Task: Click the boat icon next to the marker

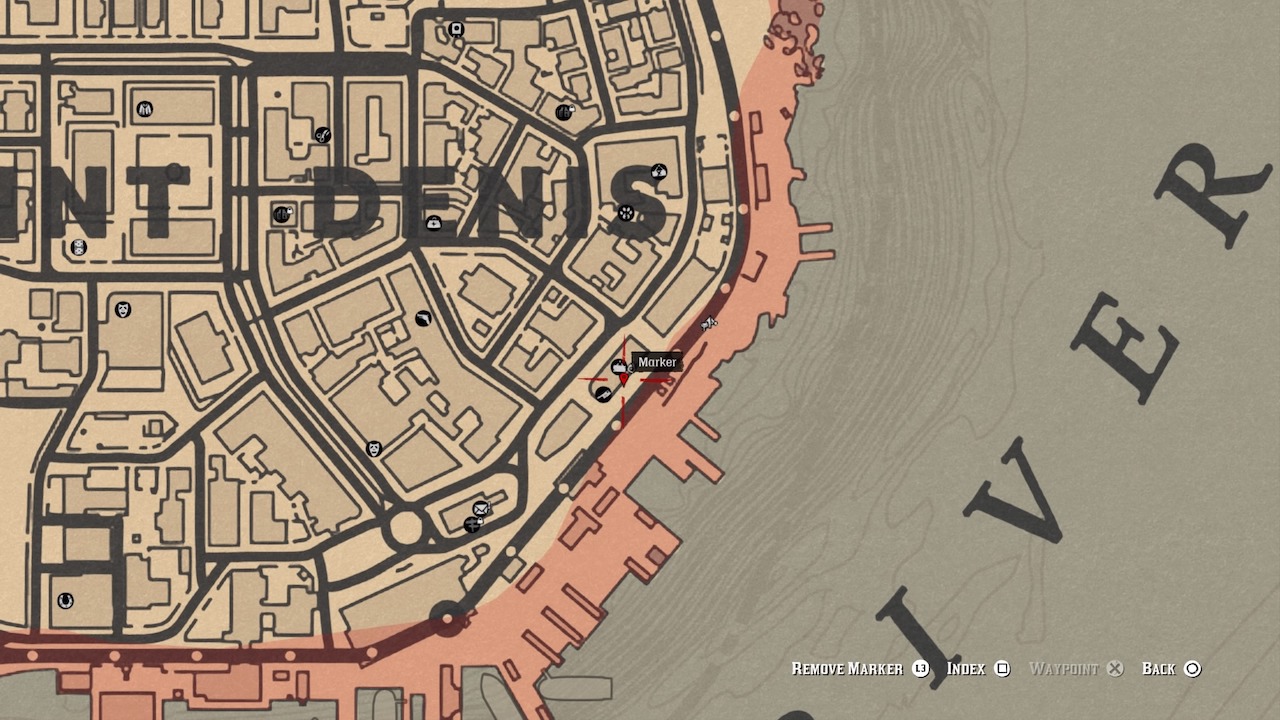Action: (x=618, y=366)
